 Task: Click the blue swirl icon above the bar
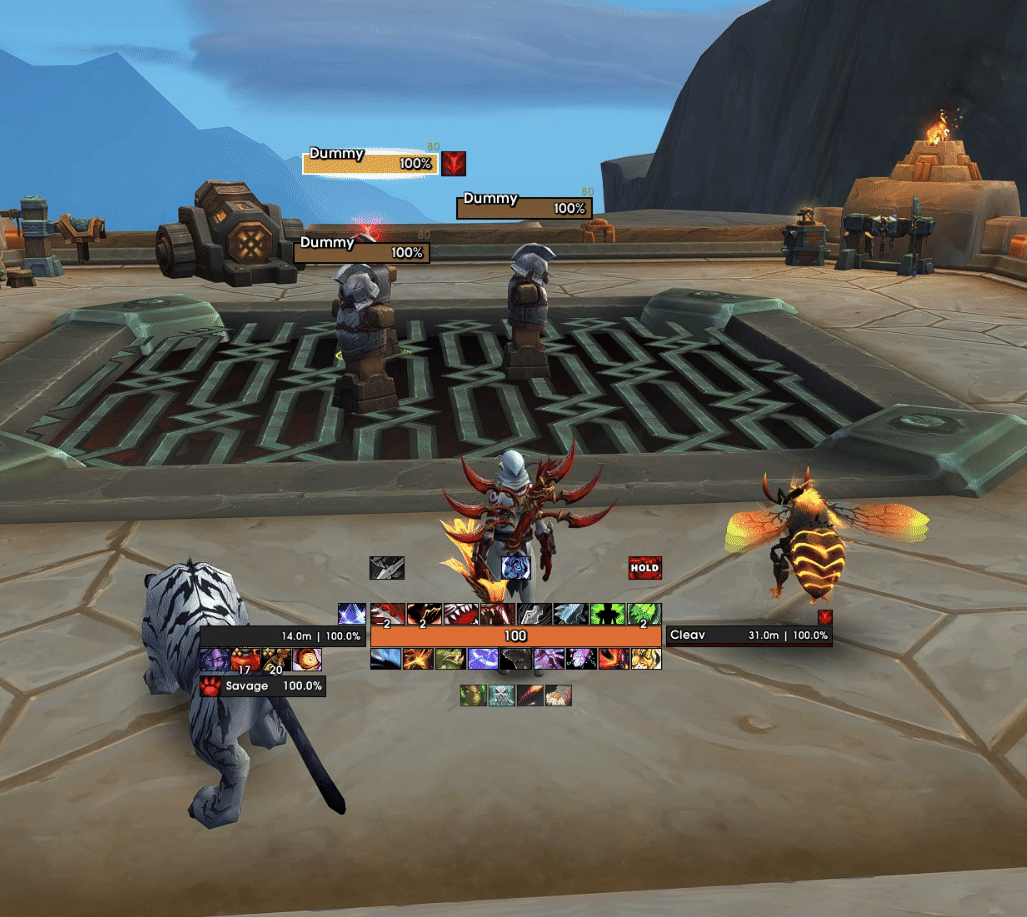[515, 568]
